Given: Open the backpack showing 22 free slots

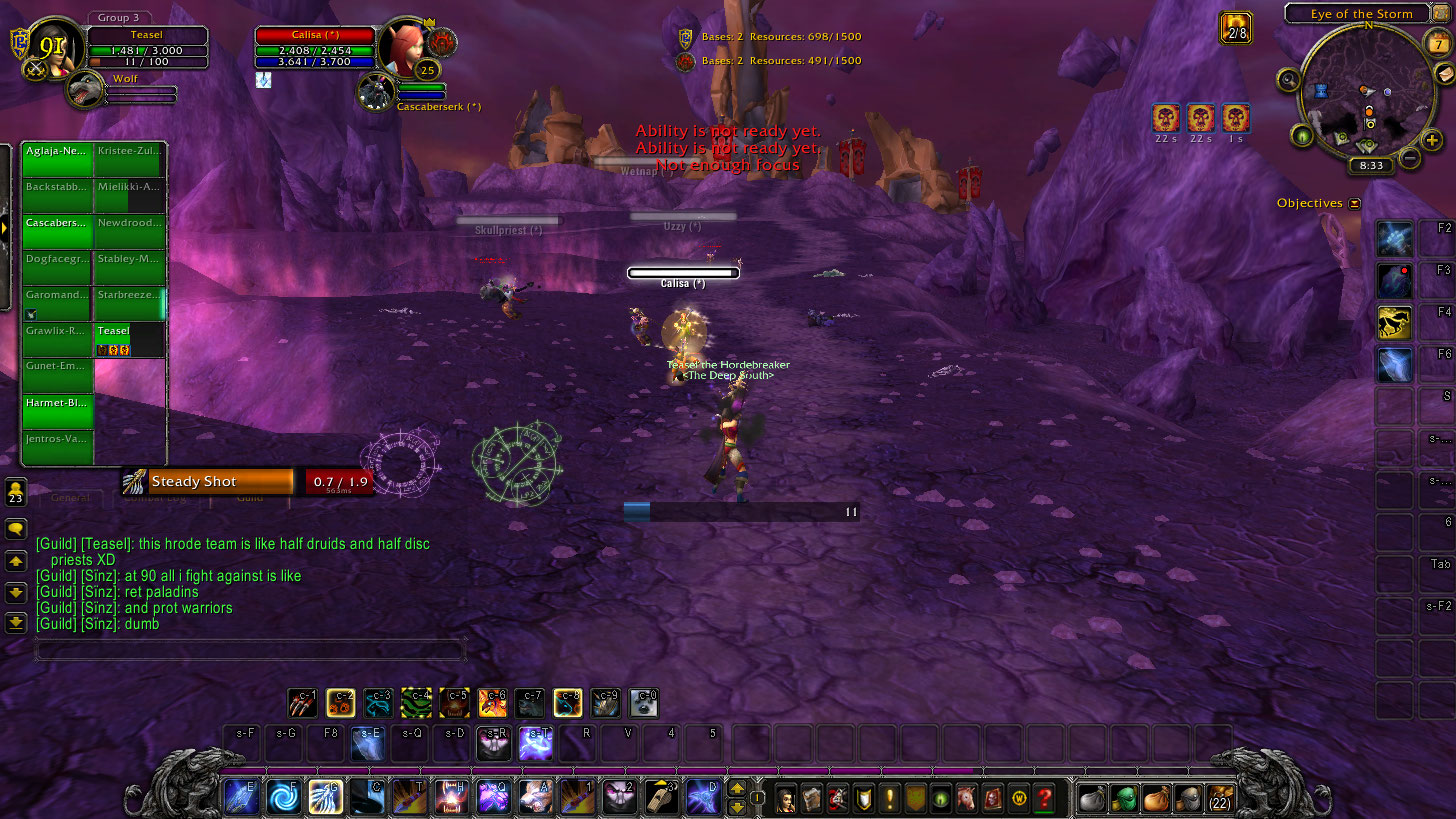Looking at the screenshot, I should (1220, 798).
